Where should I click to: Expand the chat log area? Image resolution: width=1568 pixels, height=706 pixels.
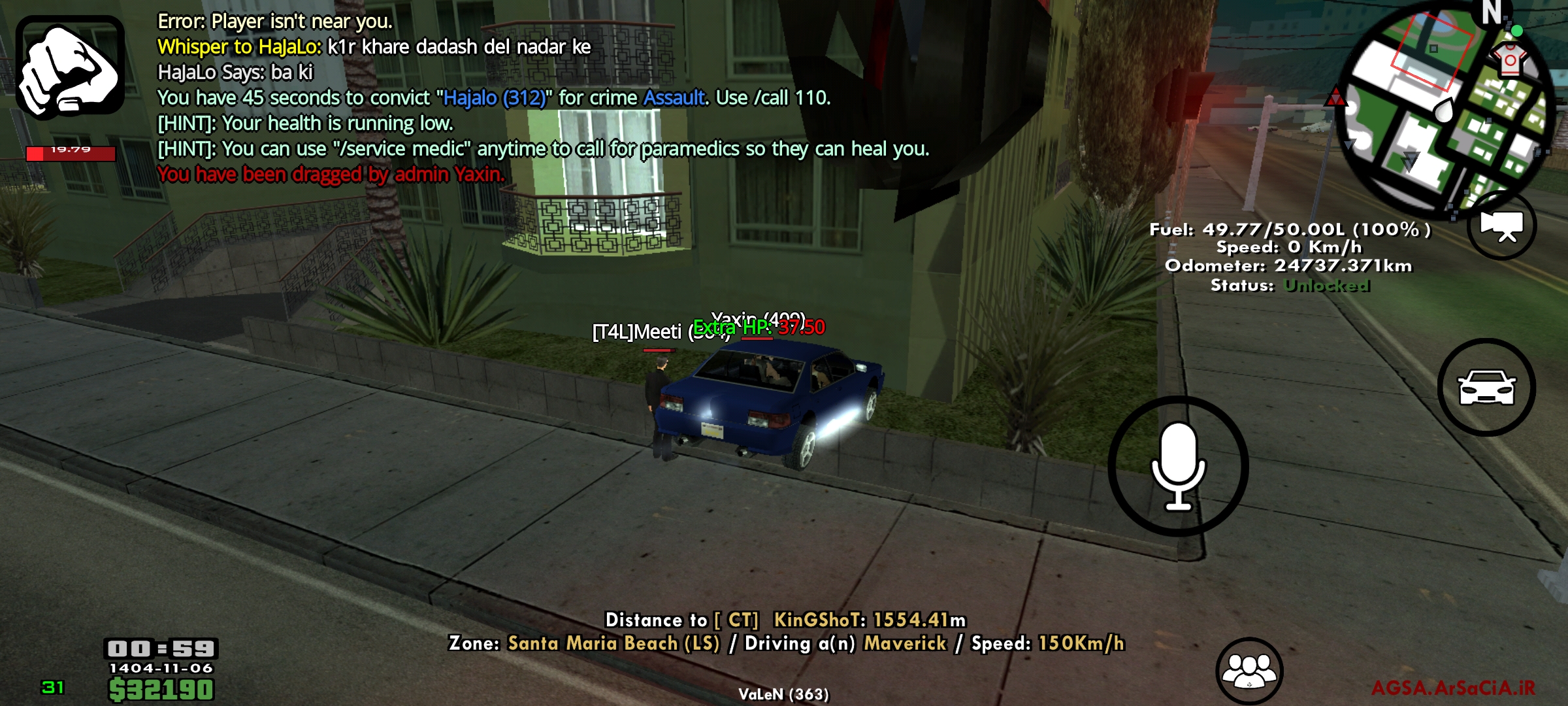point(457,98)
